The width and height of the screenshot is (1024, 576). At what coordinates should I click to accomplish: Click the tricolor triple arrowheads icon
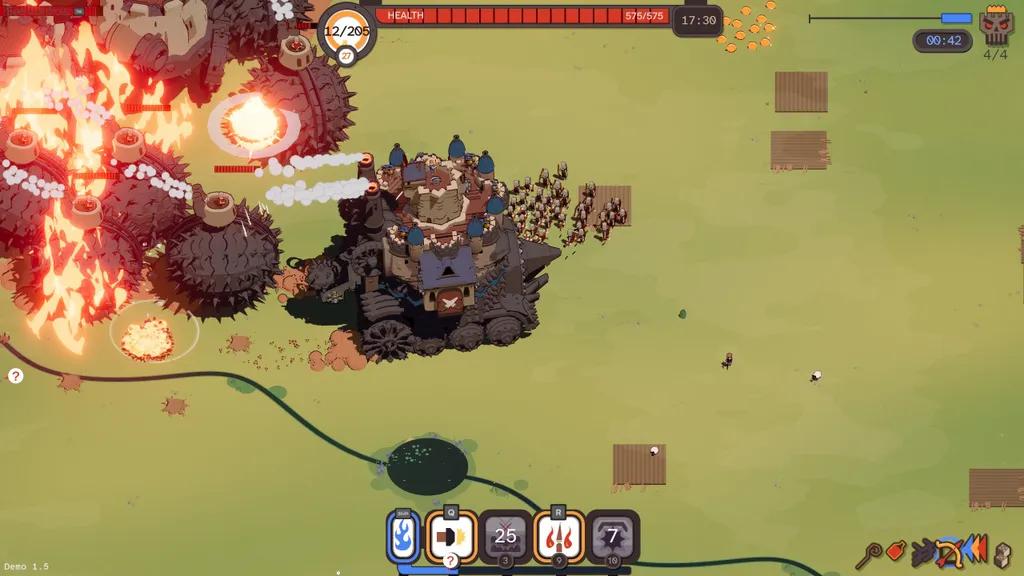click(976, 549)
